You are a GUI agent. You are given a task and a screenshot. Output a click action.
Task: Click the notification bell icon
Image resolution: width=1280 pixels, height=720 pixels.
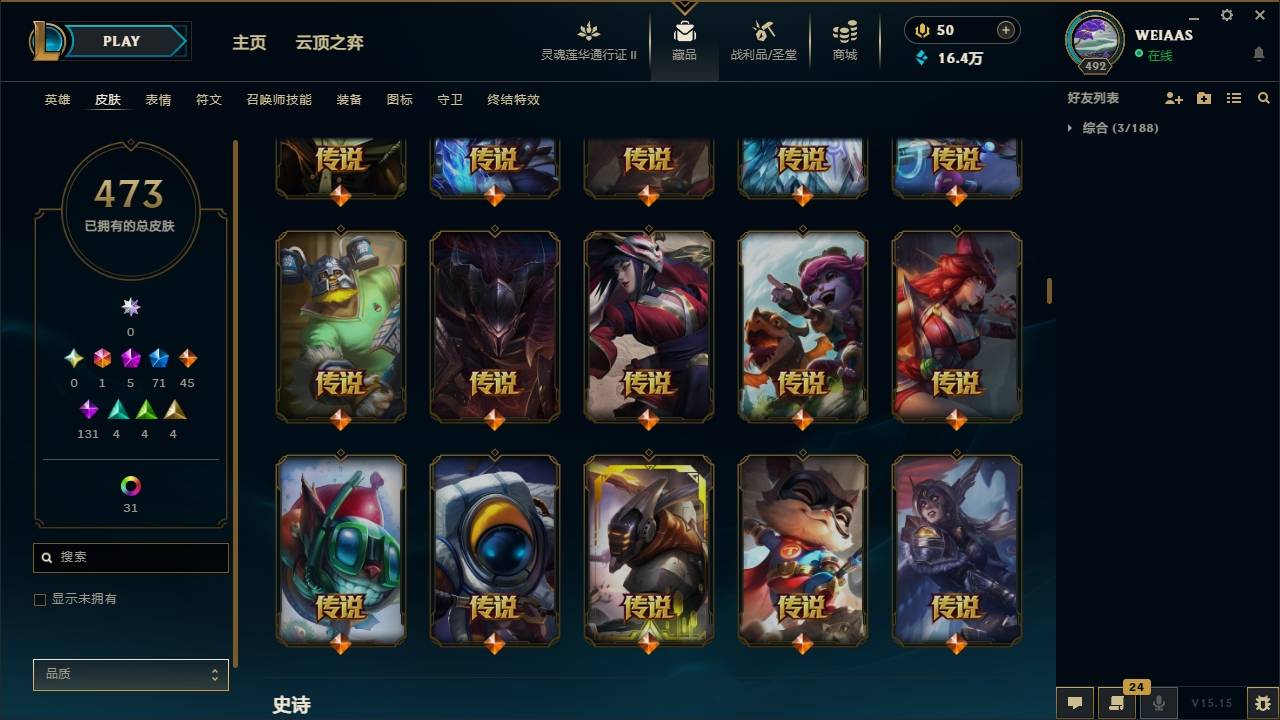pyautogui.click(x=1258, y=53)
